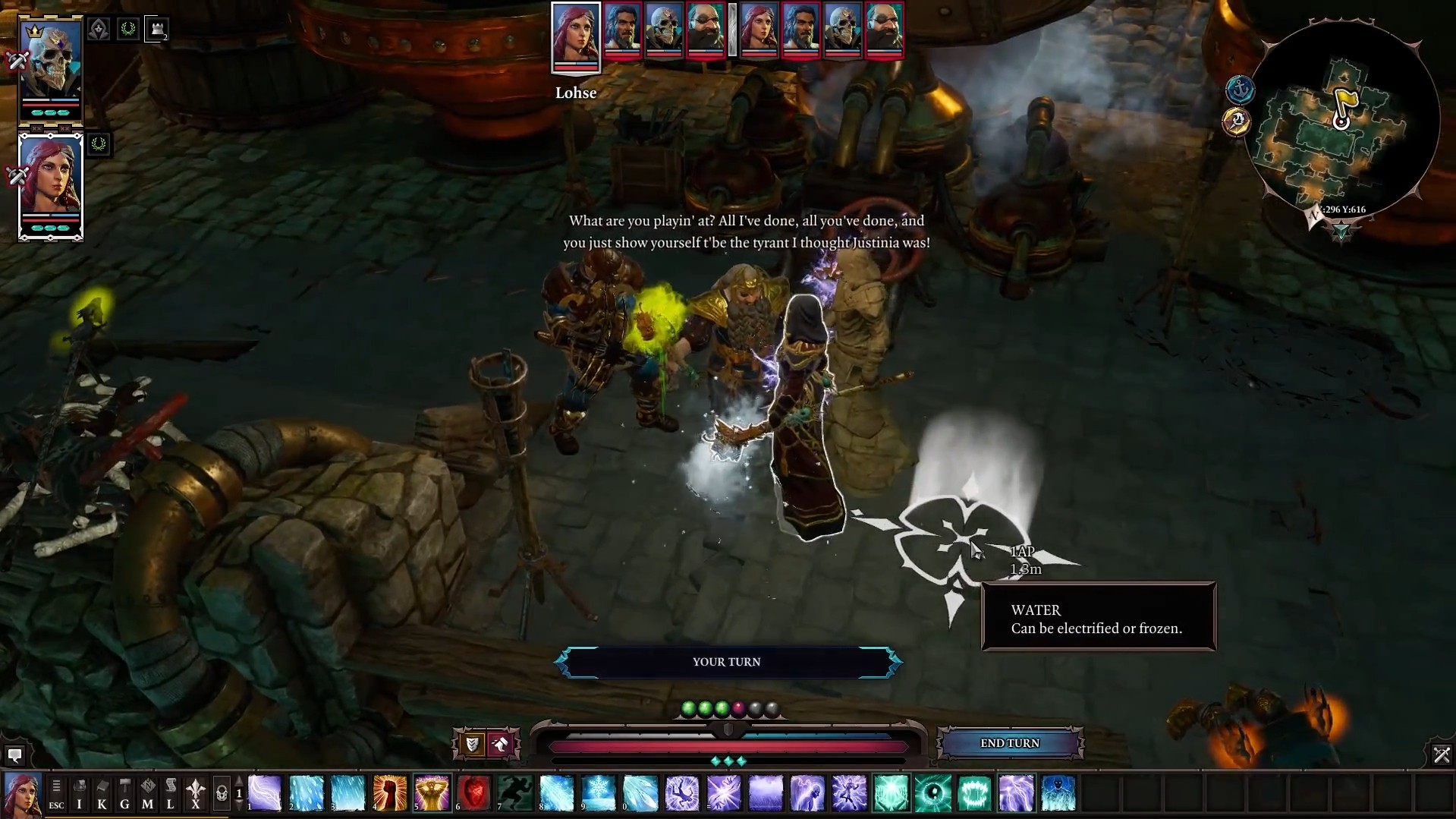The width and height of the screenshot is (1456, 819).
Task: Select the skeleton party member portrait
Action: pos(51,68)
